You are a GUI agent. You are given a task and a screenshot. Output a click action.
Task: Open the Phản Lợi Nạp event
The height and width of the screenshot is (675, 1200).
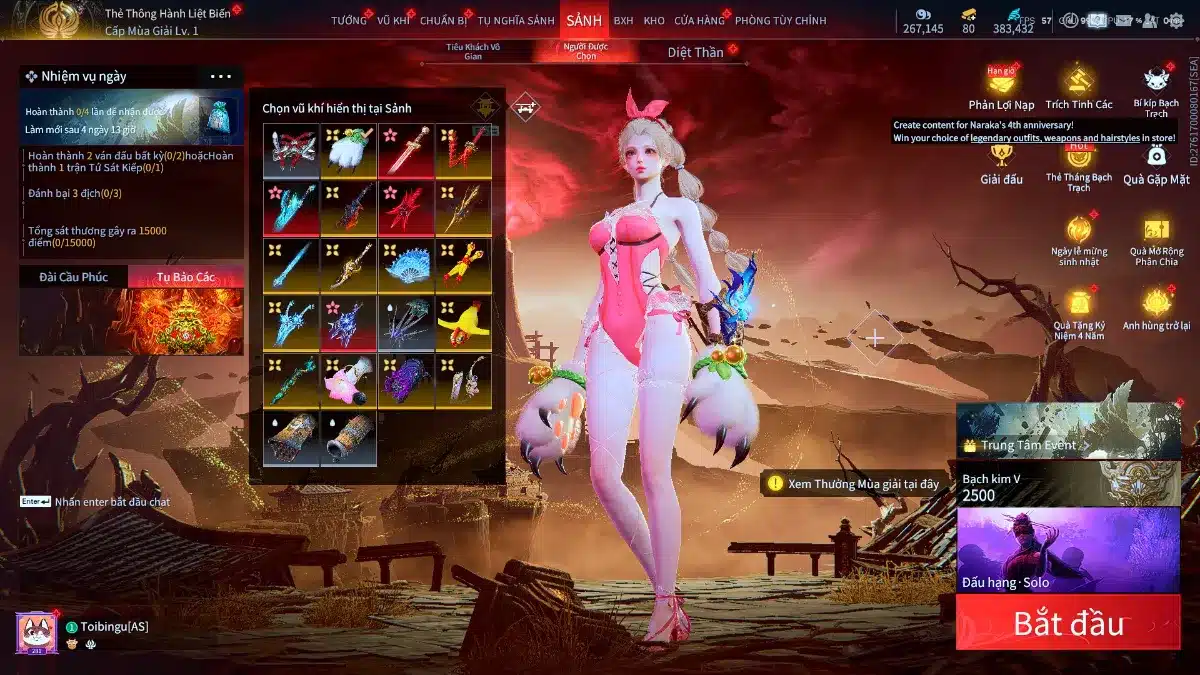pyautogui.click(x=1001, y=88)
